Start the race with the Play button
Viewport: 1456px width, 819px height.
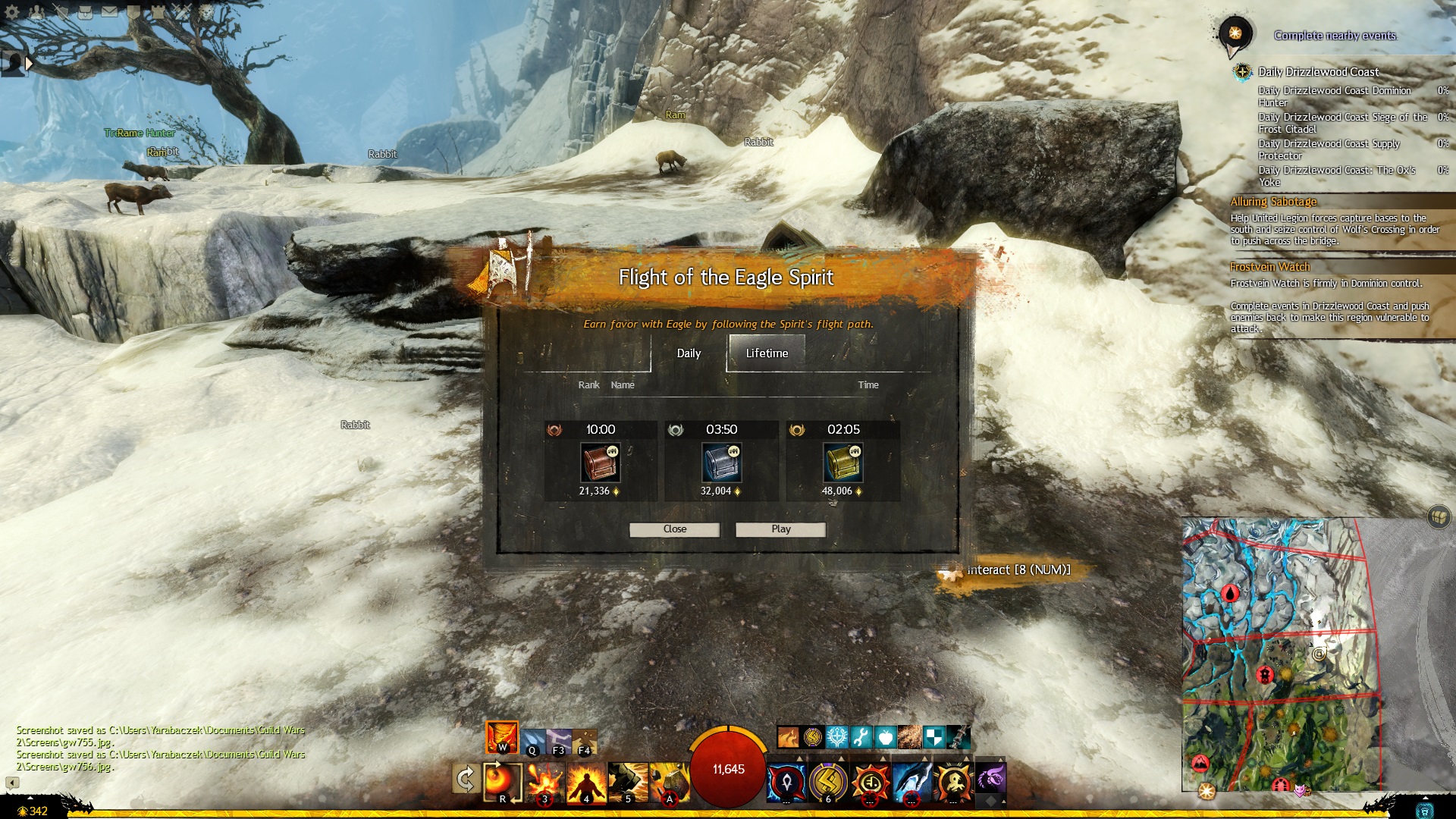[x=780, y=529]
